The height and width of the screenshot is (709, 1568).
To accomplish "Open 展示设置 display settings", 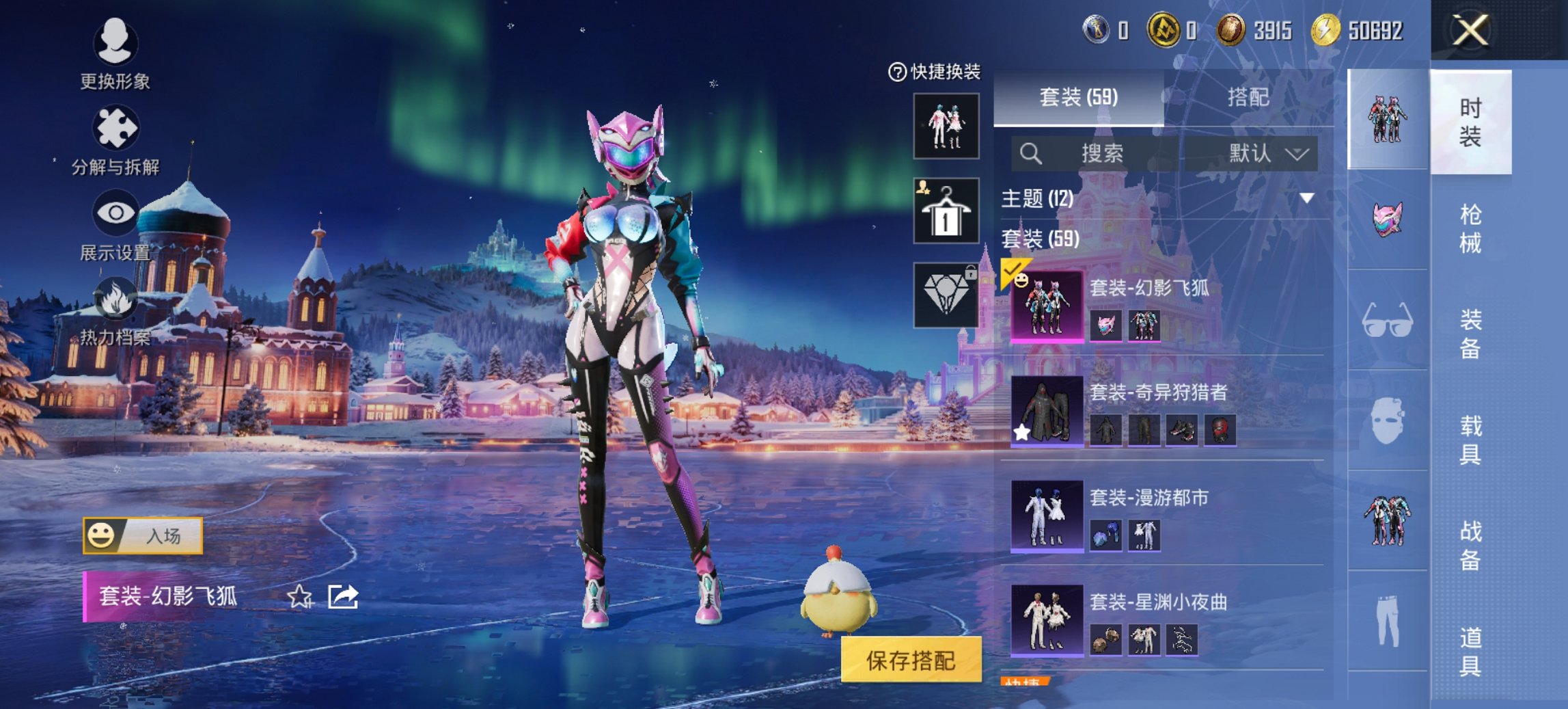I will click(x=115, y=224).
